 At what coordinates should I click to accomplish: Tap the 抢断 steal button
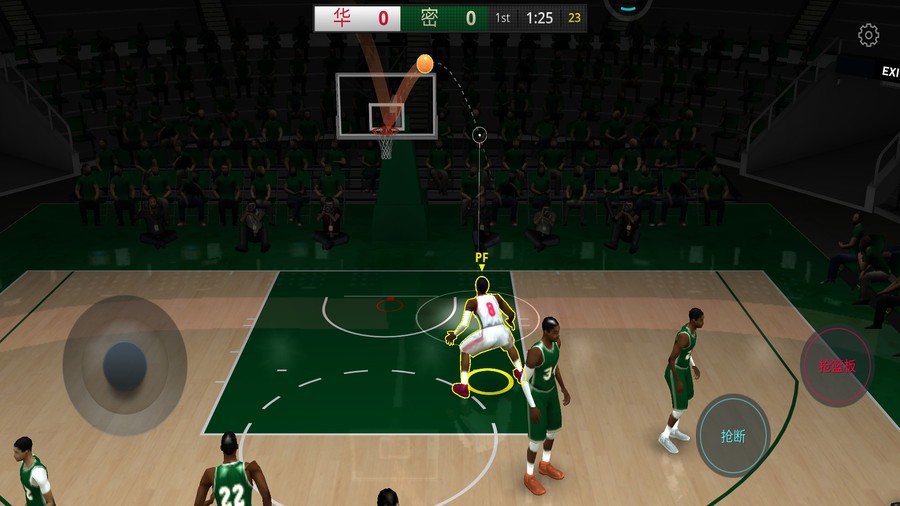point(733,436)
